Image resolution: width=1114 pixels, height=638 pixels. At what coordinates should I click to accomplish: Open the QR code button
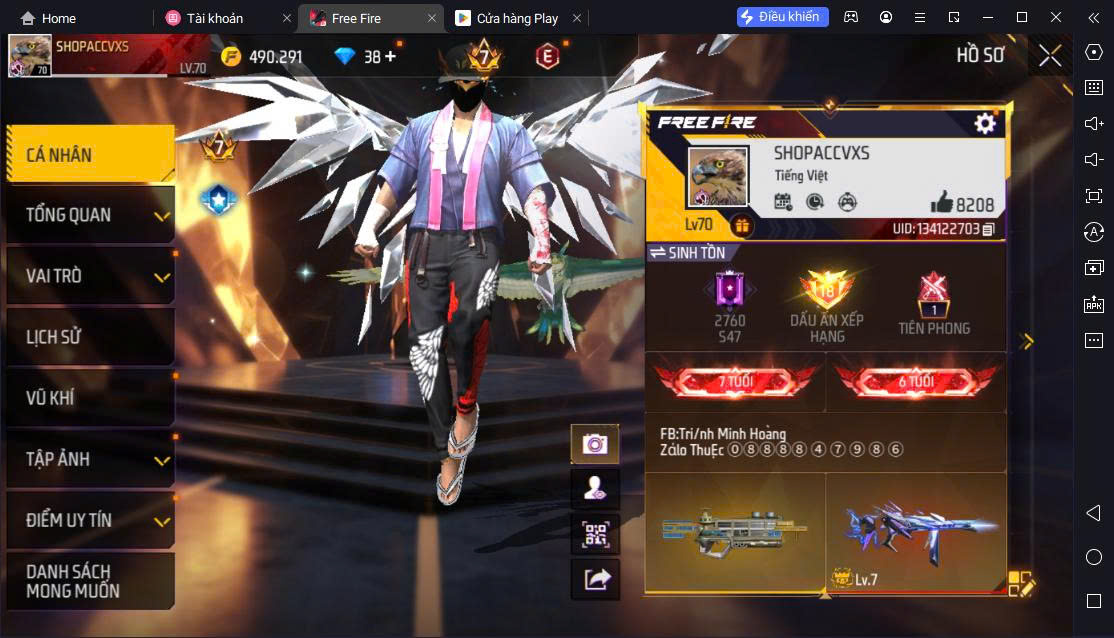click(595, 534)
